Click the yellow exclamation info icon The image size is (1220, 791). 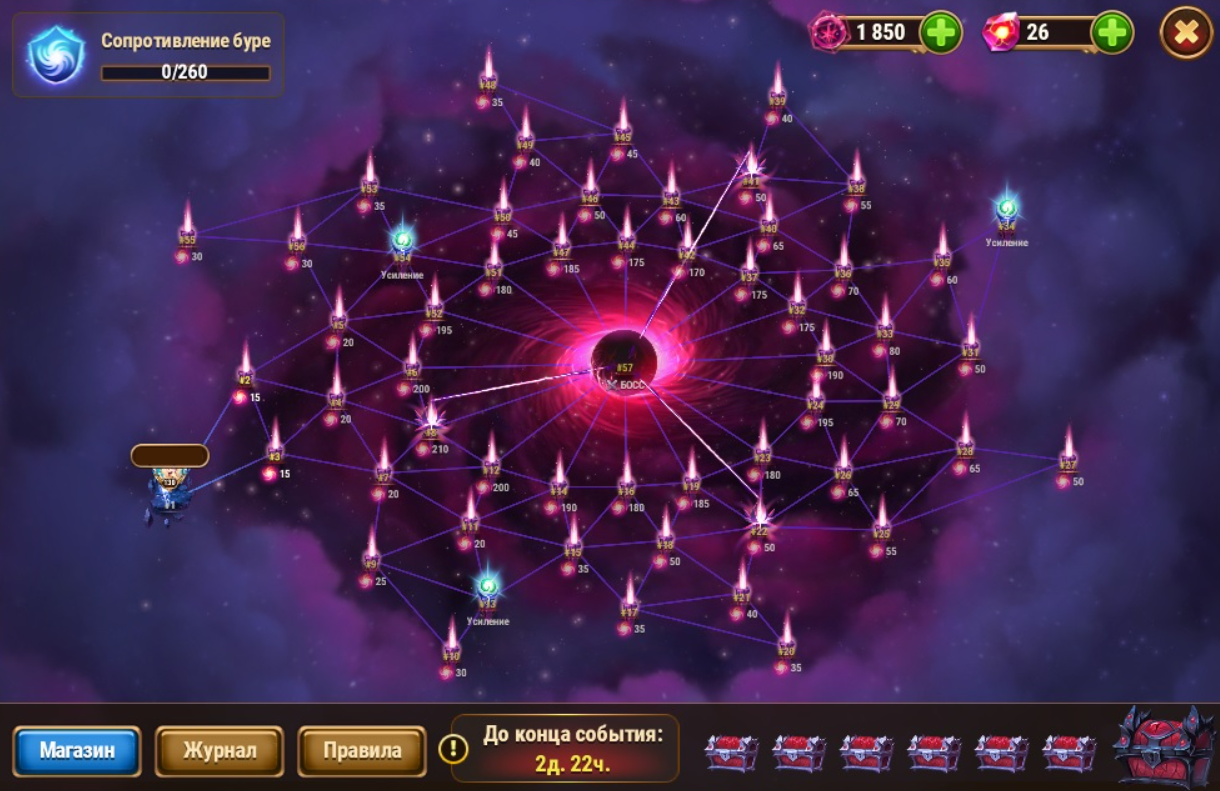coord(453,749)
